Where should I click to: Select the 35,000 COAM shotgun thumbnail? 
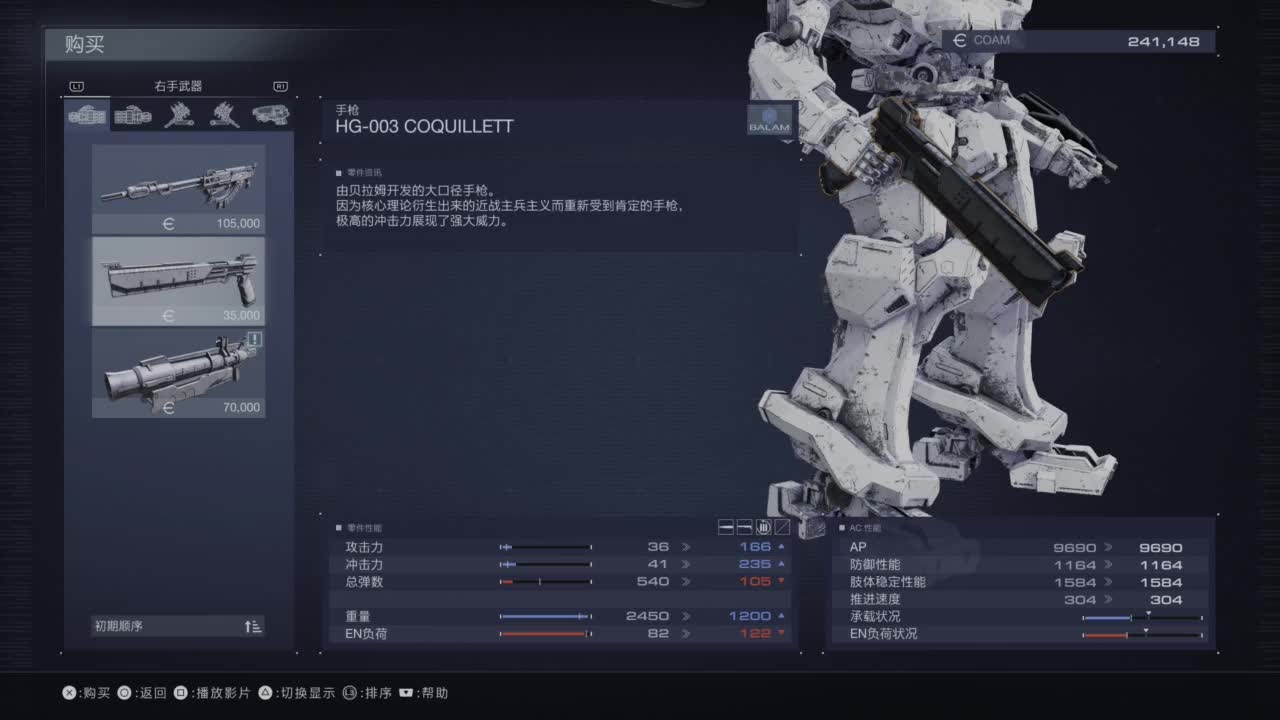(x=178, y=281)
